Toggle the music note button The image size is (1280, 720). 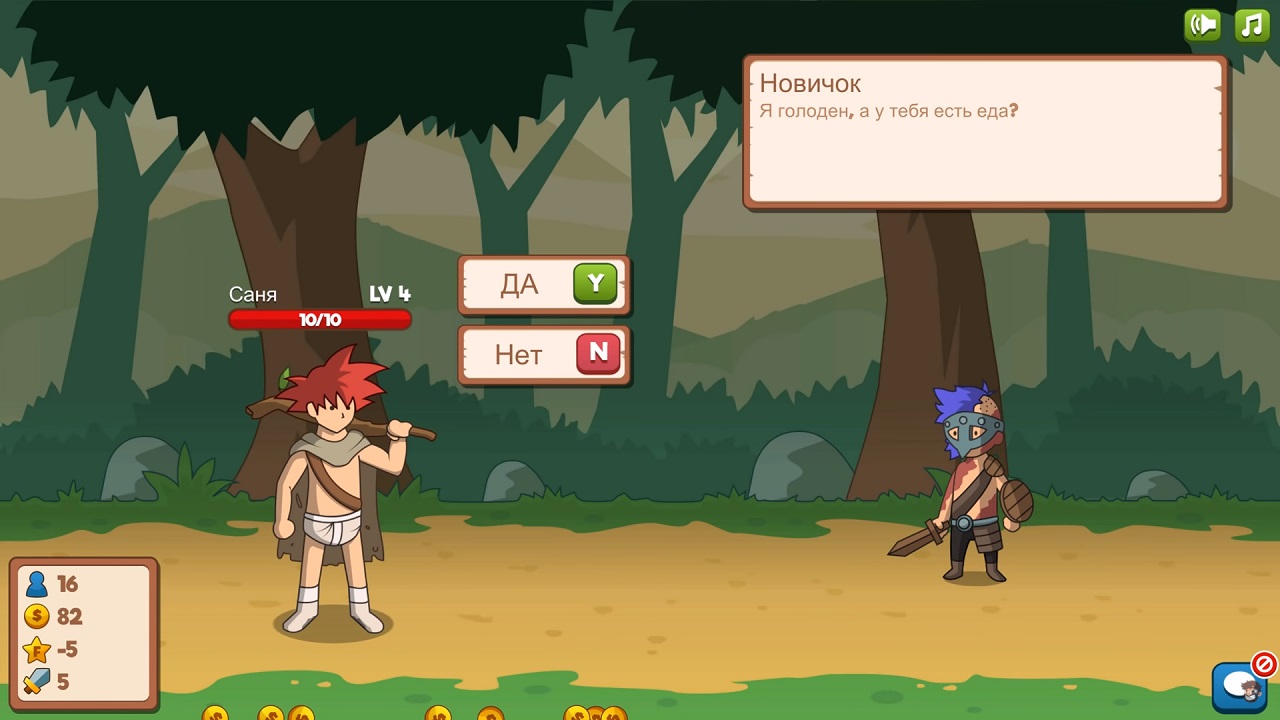[x=1252, y=25]
